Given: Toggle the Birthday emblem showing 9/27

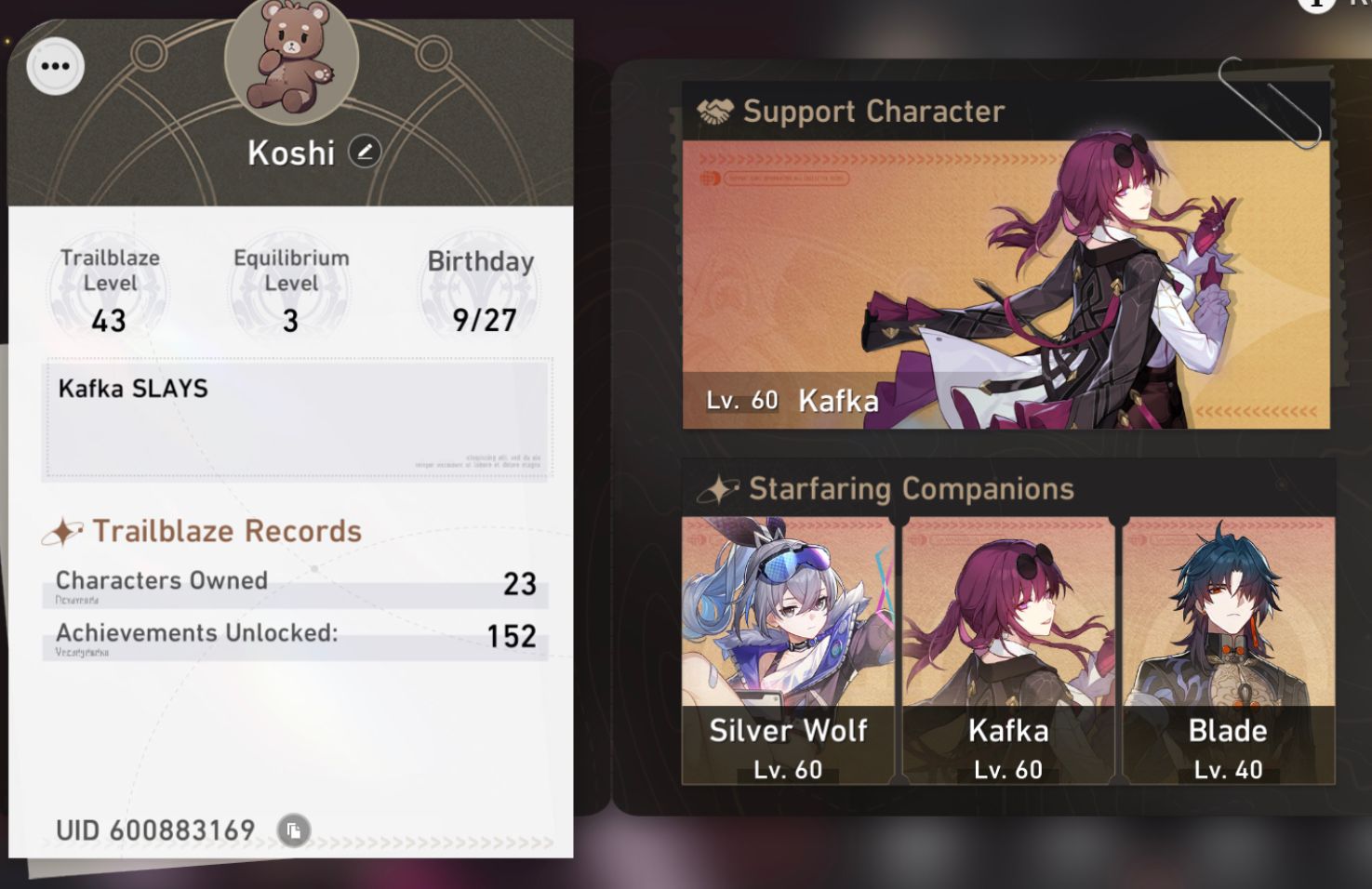Looking at the screenshot, I should (479, 288).
